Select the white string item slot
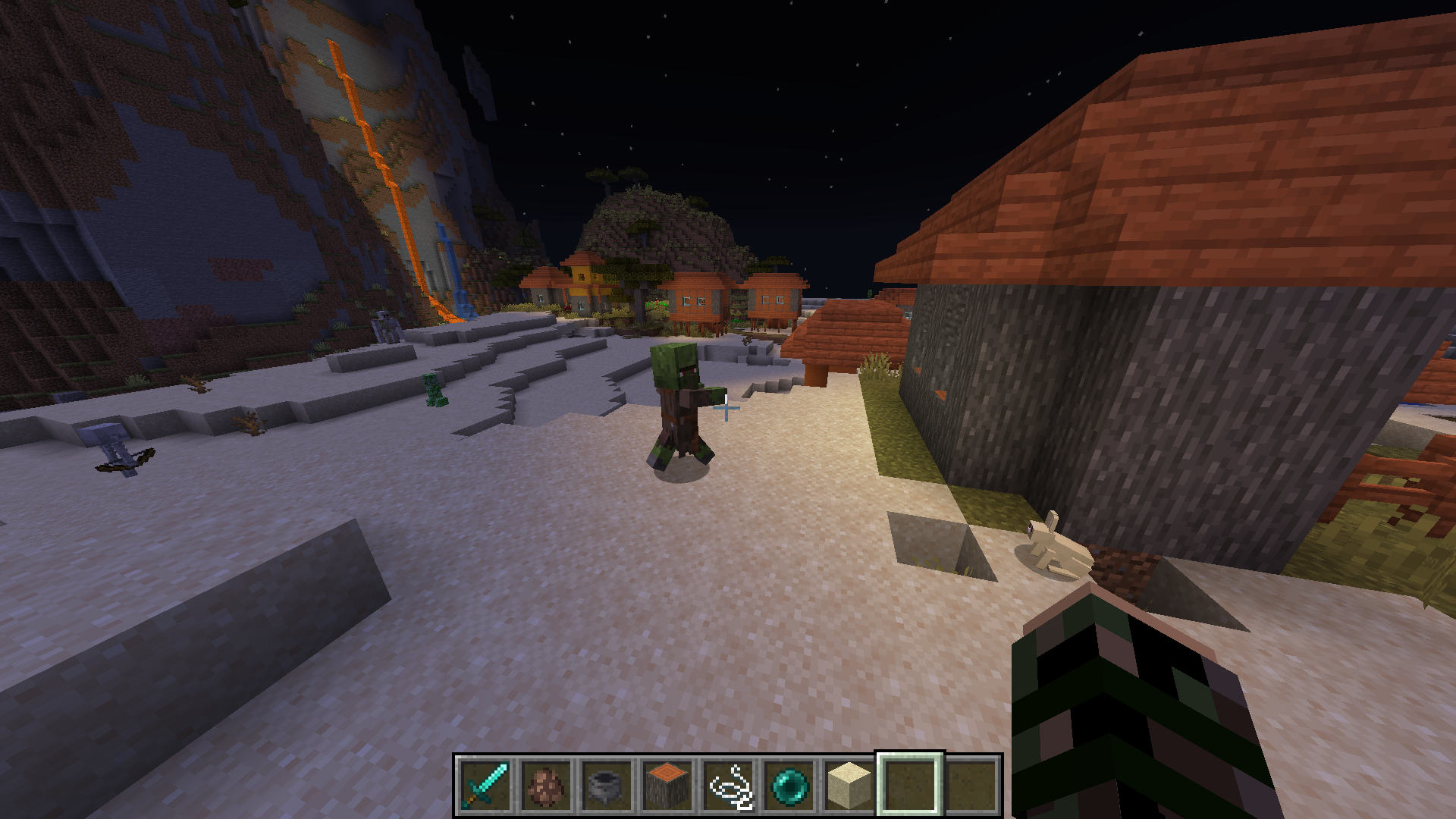 coord(728,784)
